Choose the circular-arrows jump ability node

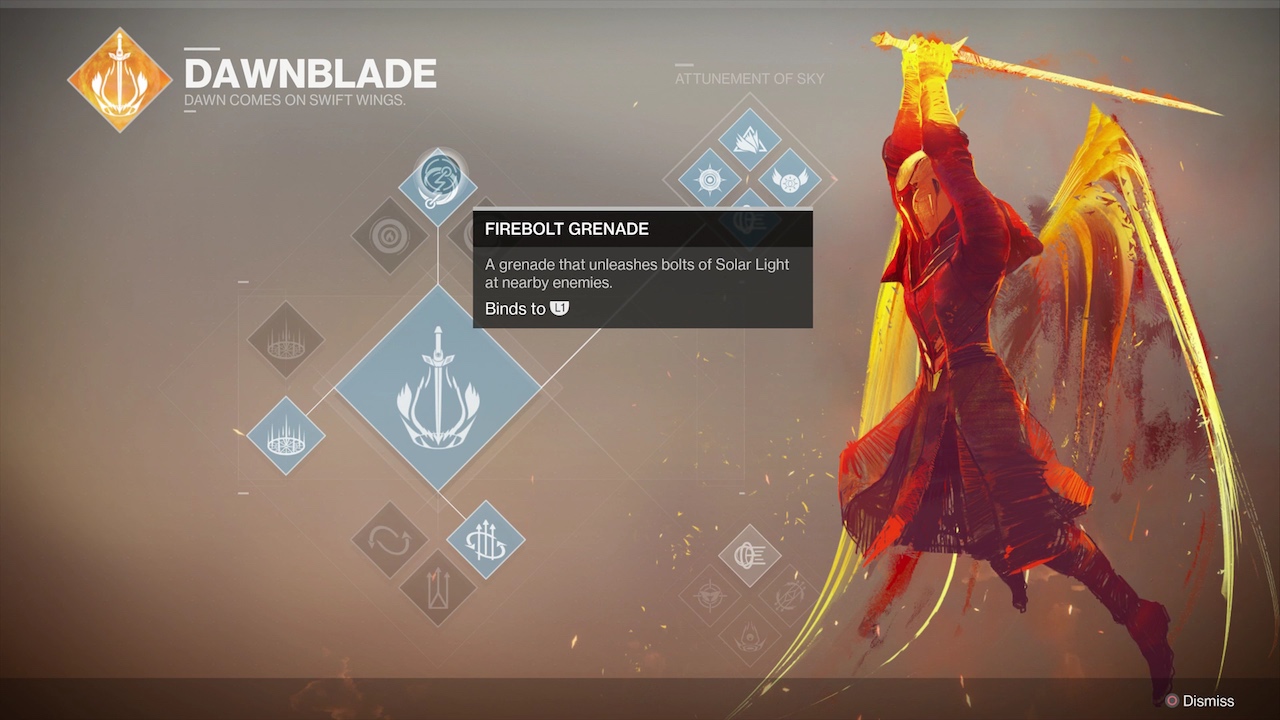pyautogui.click(x=390, y=540)
